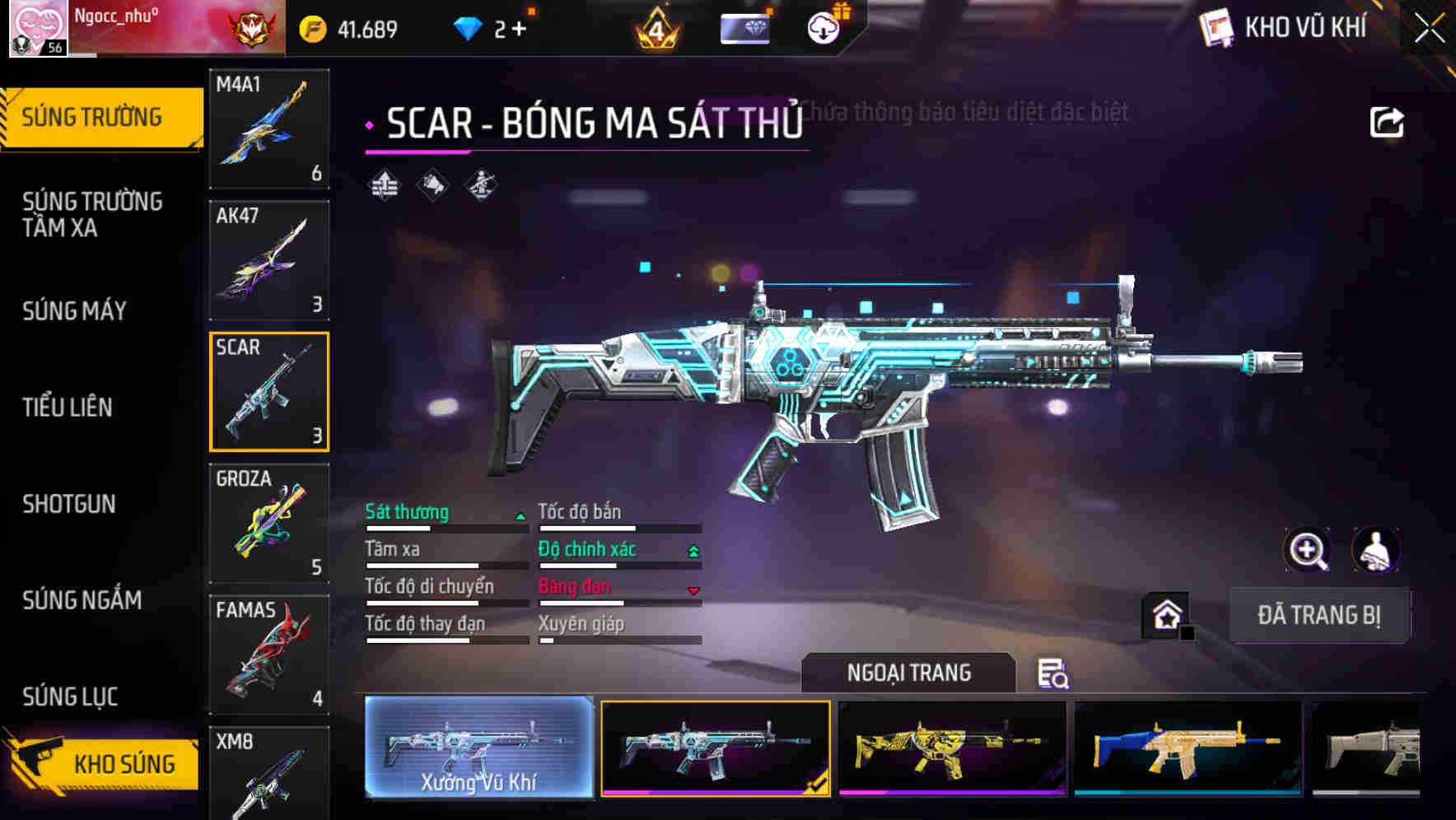This screenshot has width=1456, height=820.
Task: Switch to Súng Lục category
Action: [71, 697]
